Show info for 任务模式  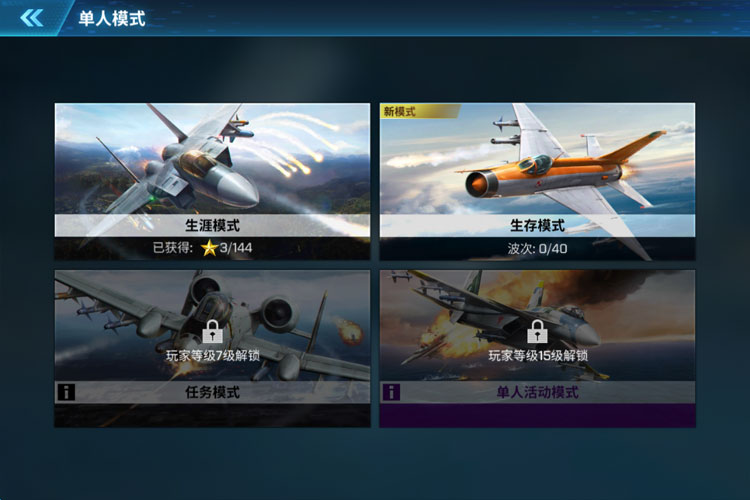coord(66,393)
